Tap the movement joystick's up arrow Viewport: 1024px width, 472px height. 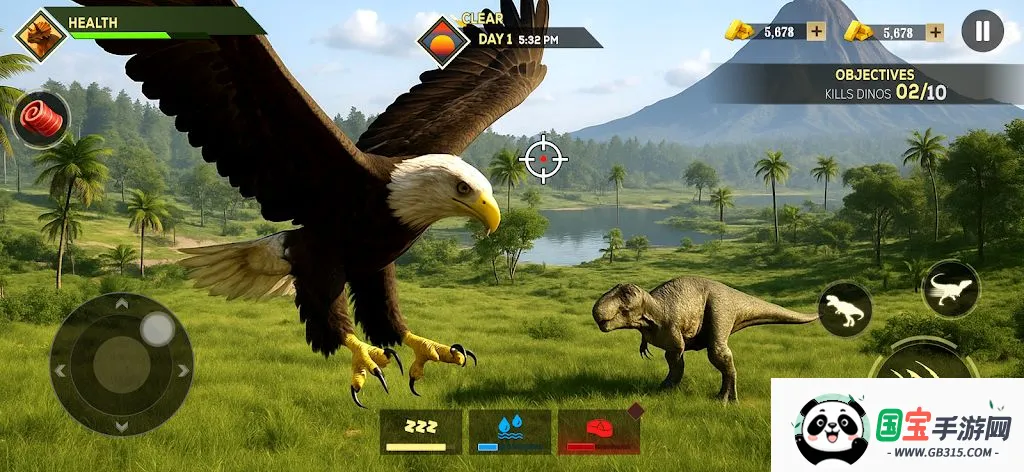coord(121,304)
